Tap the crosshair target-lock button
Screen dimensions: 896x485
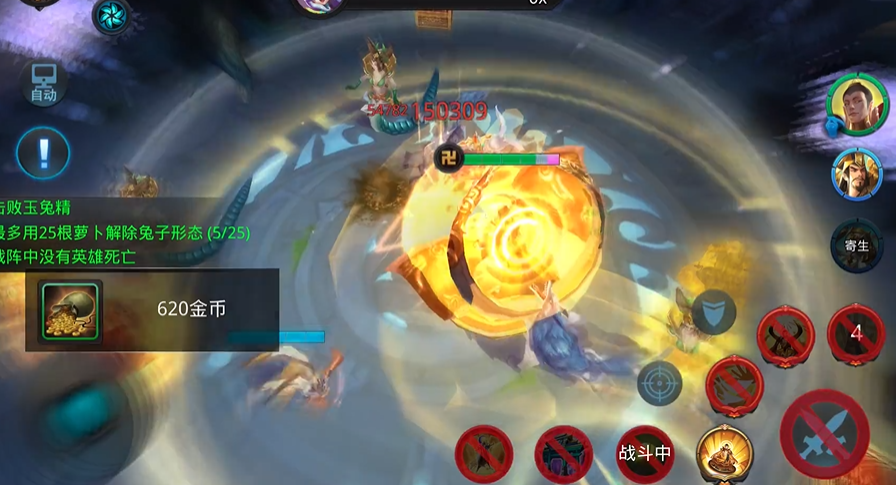coord(659,383)
